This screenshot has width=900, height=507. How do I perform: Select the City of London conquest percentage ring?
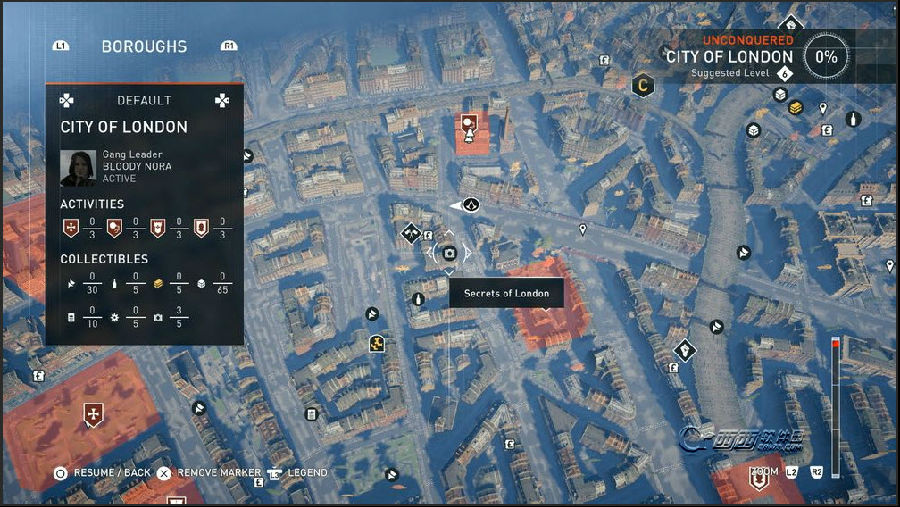(826, 57)
